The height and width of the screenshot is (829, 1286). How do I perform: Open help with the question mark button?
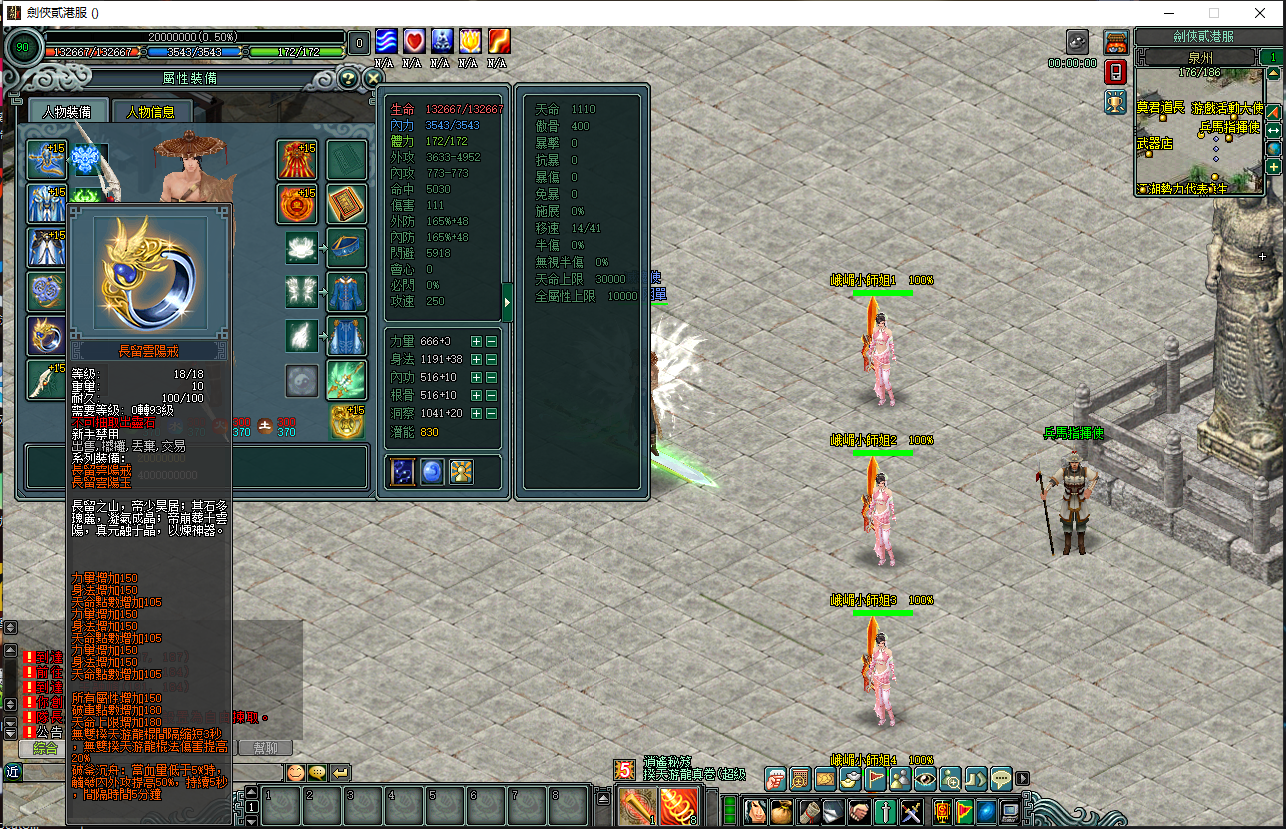tap(347, 78)
